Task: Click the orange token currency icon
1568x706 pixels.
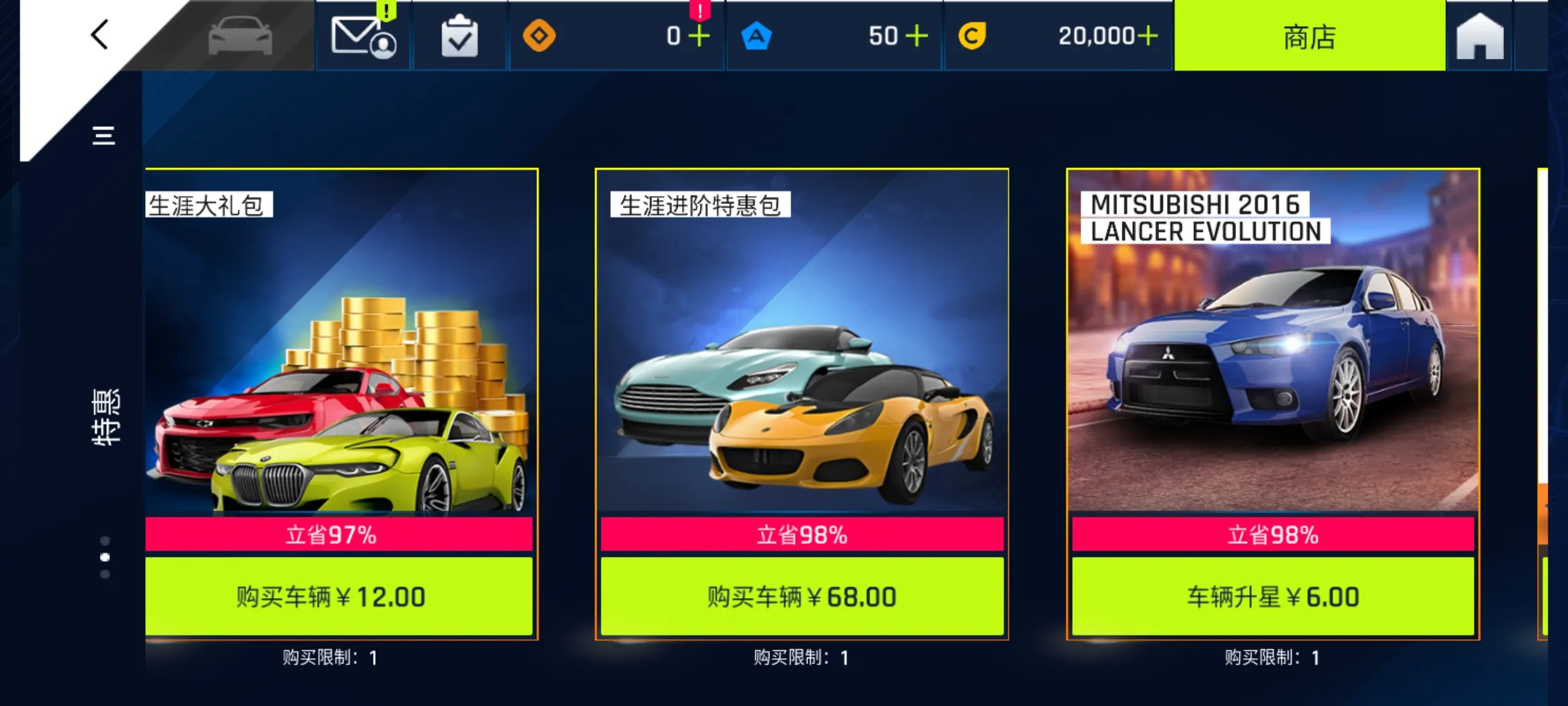Action: [x=540, y=37]
